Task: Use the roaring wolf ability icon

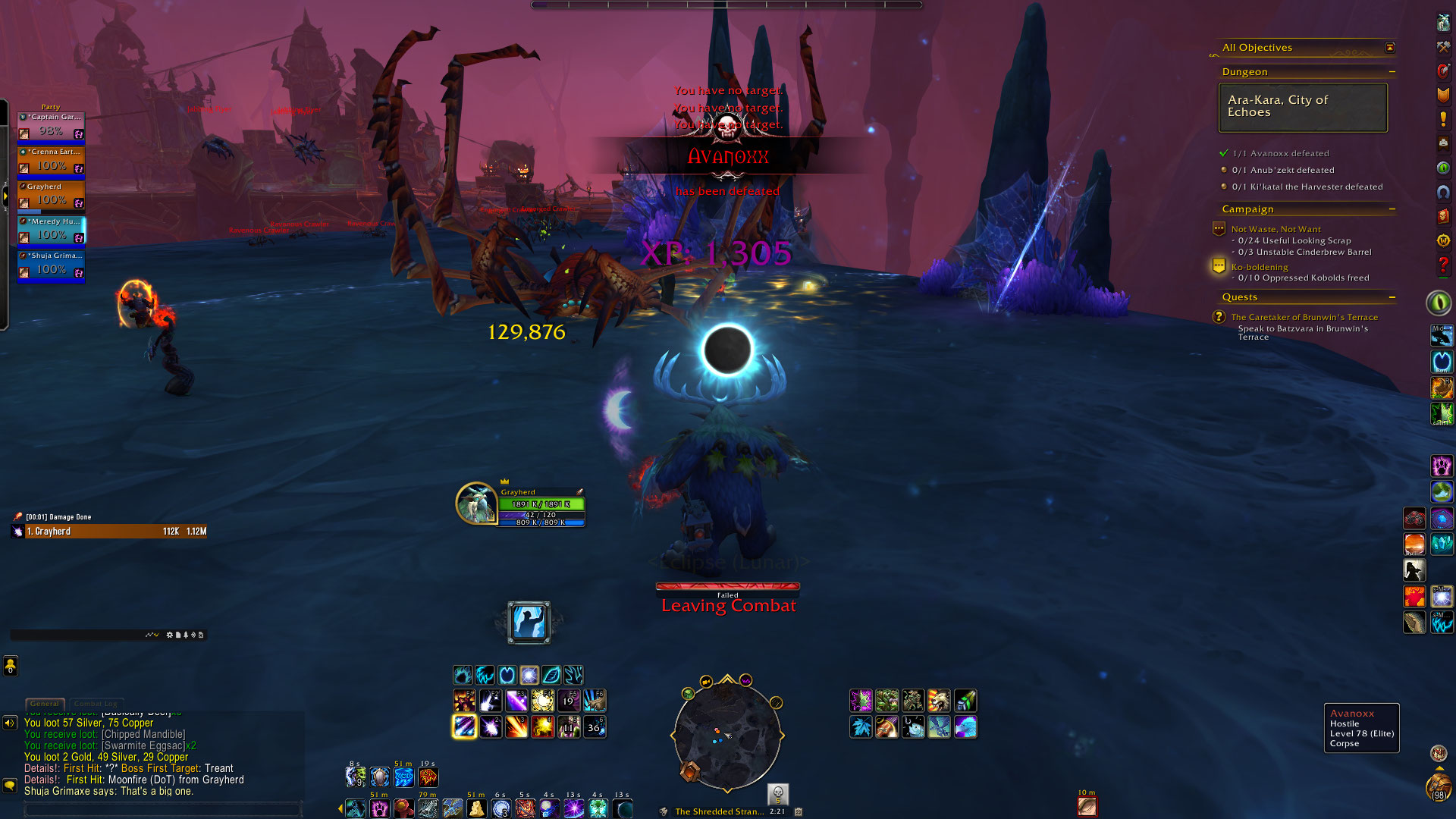Action: point(939,701)
